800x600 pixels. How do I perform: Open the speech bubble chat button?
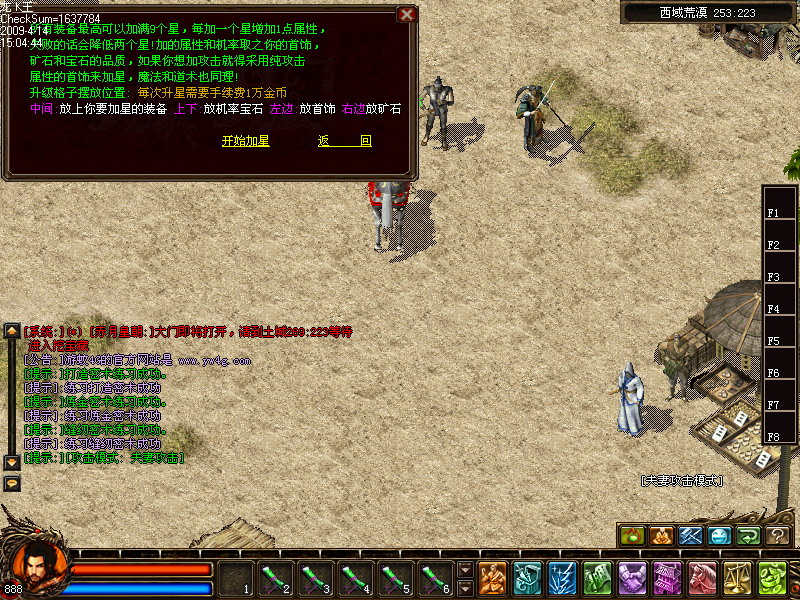coord(12,483)
